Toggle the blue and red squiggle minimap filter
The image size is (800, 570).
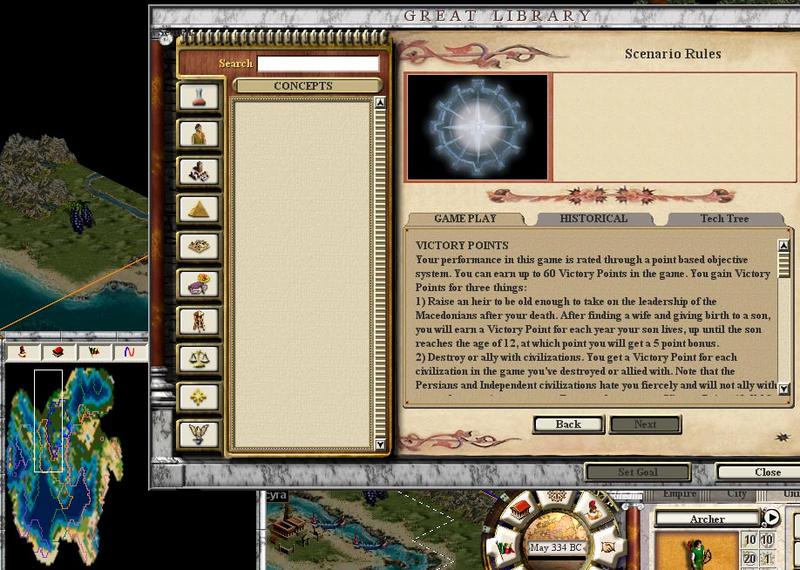tap(128, 352)
